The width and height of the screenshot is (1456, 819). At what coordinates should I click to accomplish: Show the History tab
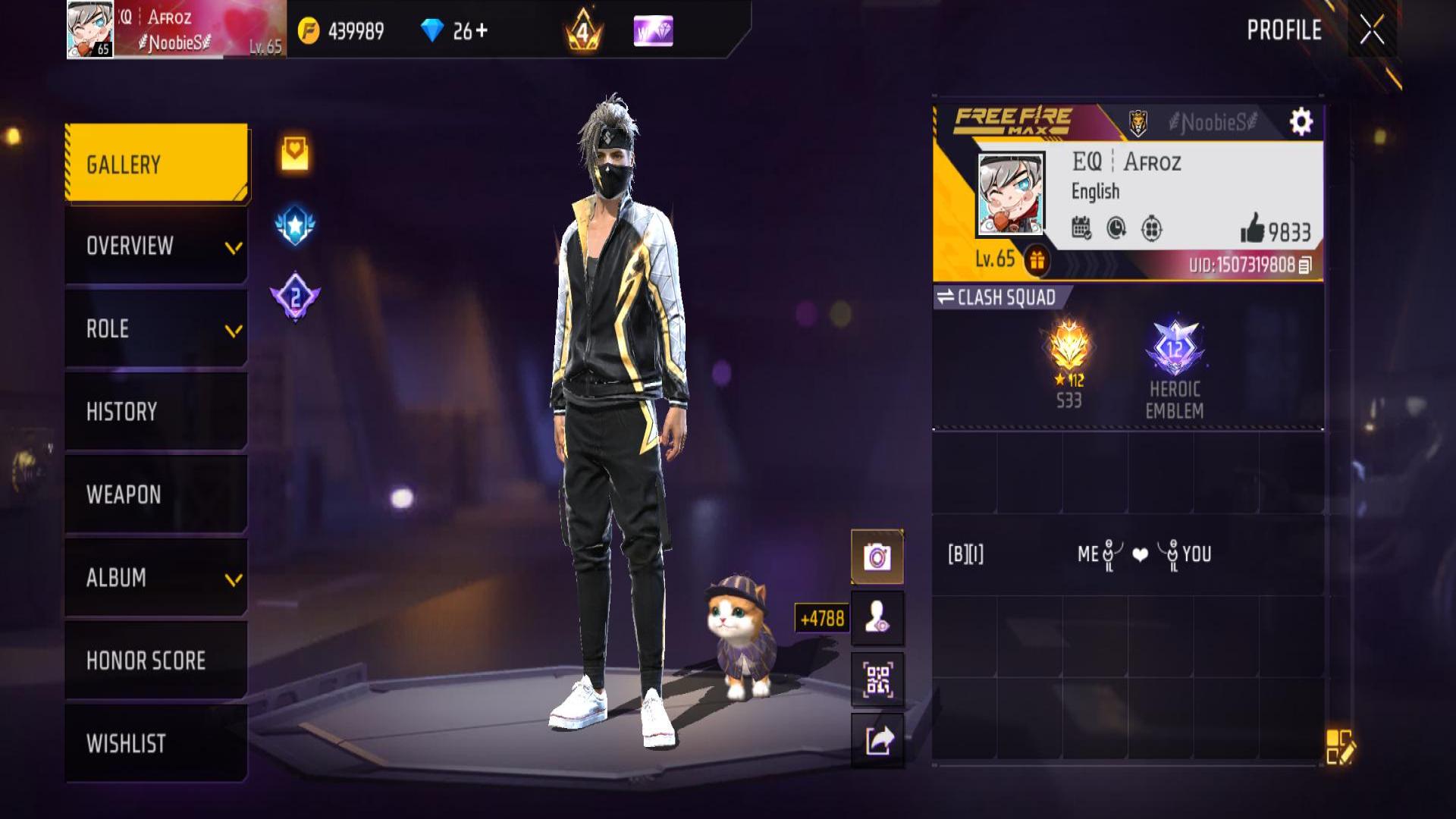click(x=156, y=412)
